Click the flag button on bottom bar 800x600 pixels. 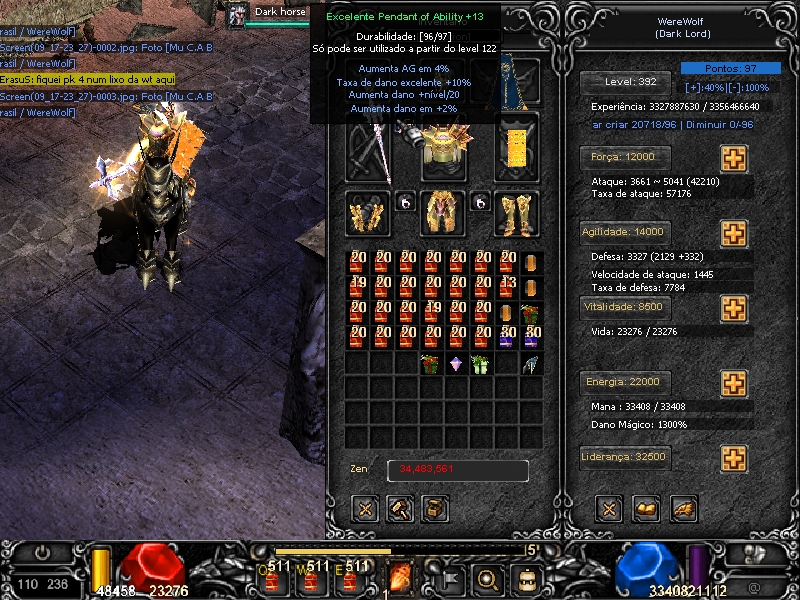(450, 578)
